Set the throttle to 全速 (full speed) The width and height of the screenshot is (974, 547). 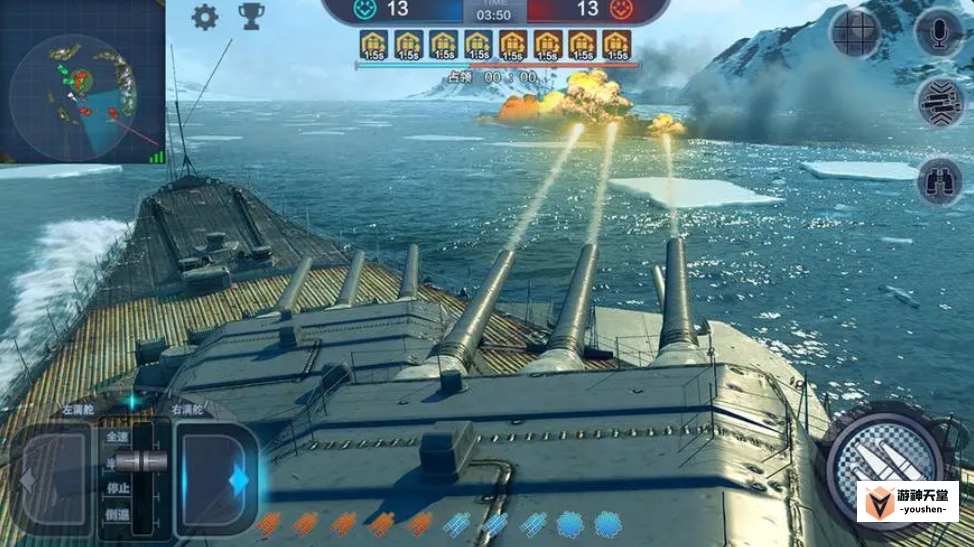pyautogui.click(x=115, y=436)
